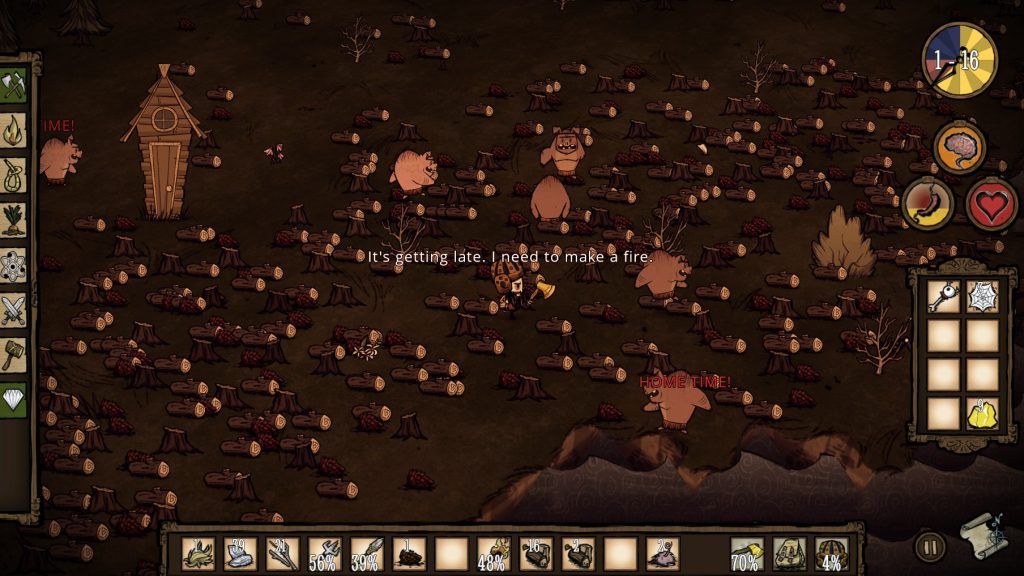The image size is (1024, 576).
Task: Select the equipped backpack body slot
Action: coord(789,553)
